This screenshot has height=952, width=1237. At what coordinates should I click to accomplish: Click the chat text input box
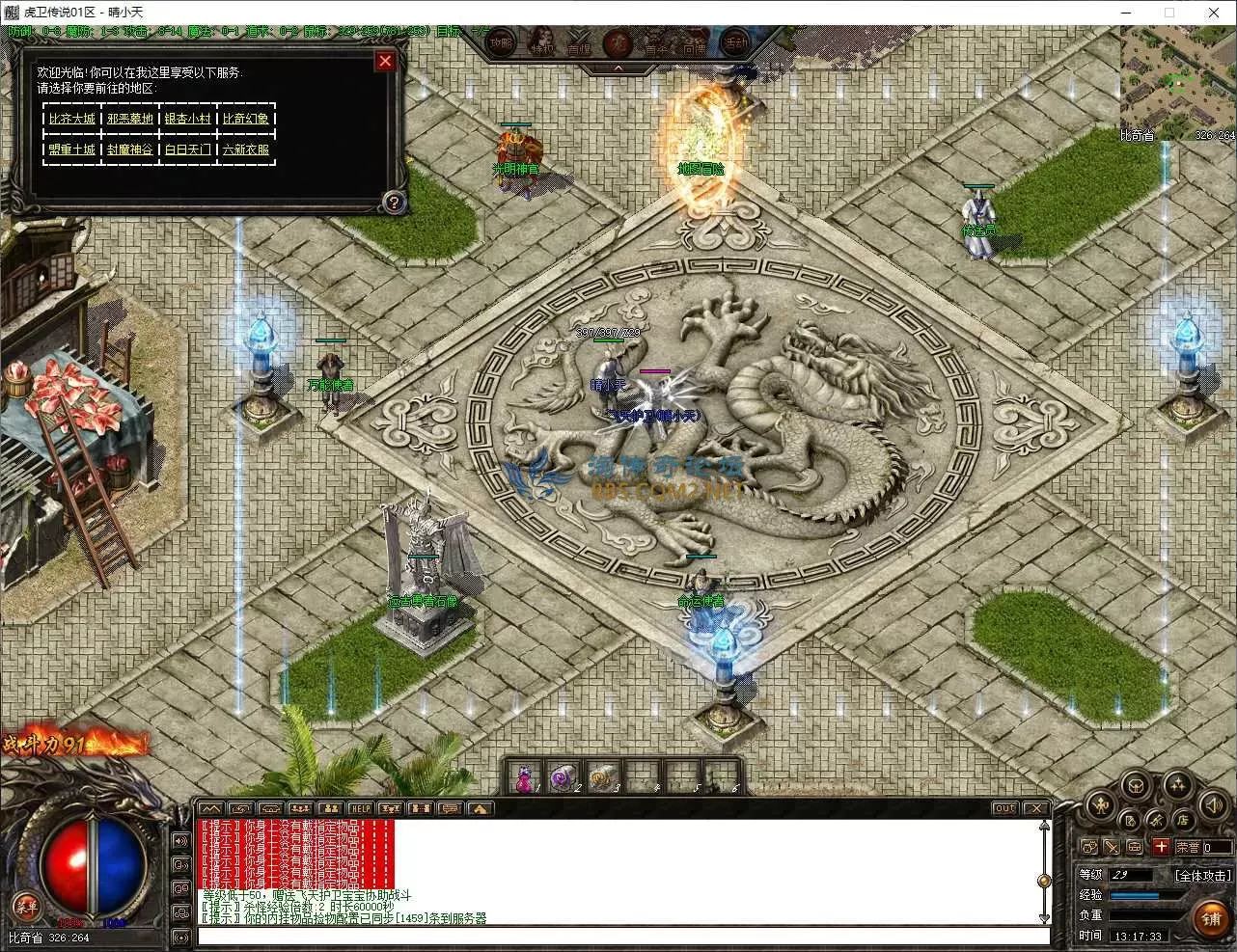point(622,937)
